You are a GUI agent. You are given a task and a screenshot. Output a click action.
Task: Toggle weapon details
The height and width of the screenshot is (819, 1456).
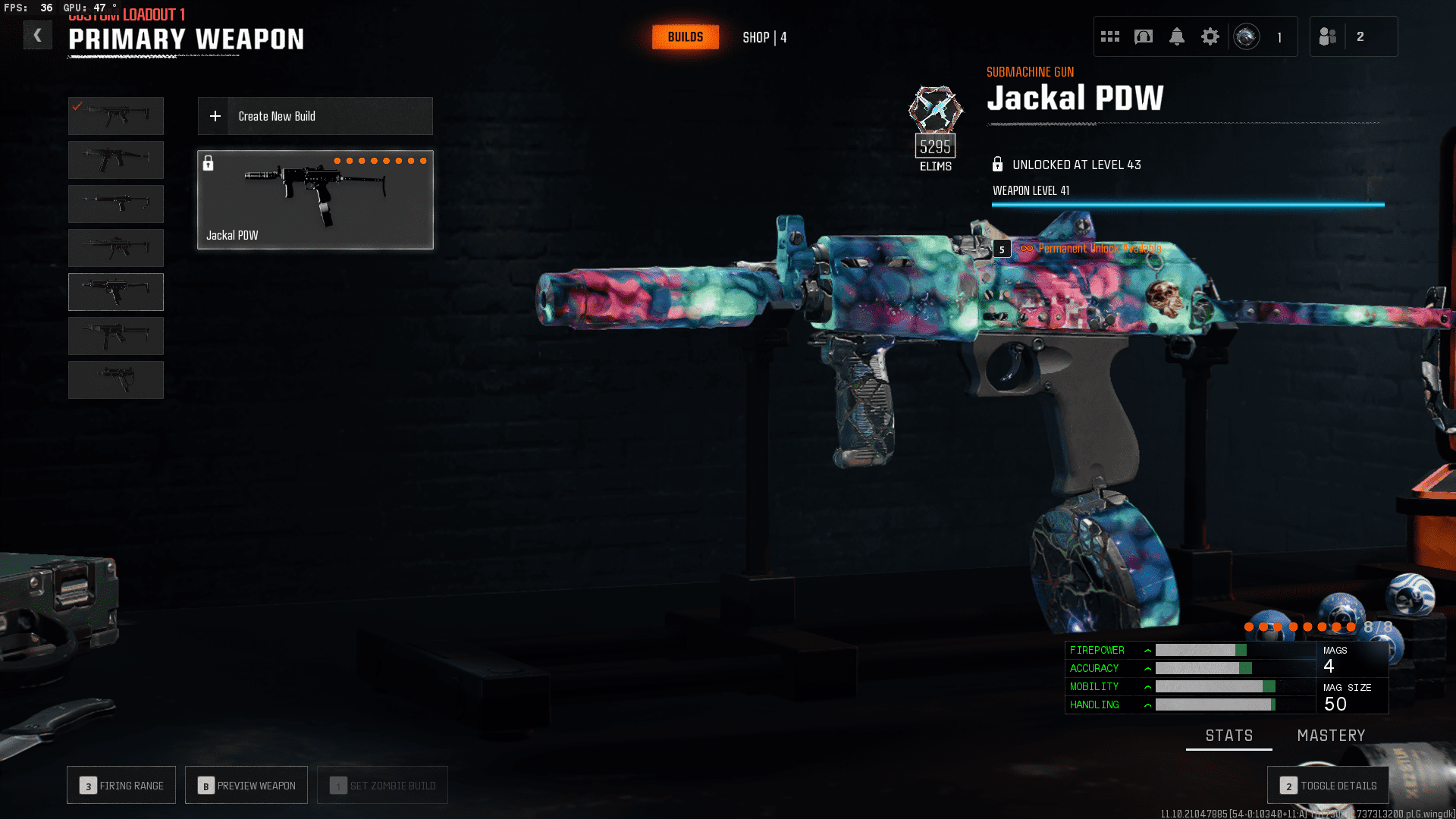pyautogui.click(x=1328, y=786)
